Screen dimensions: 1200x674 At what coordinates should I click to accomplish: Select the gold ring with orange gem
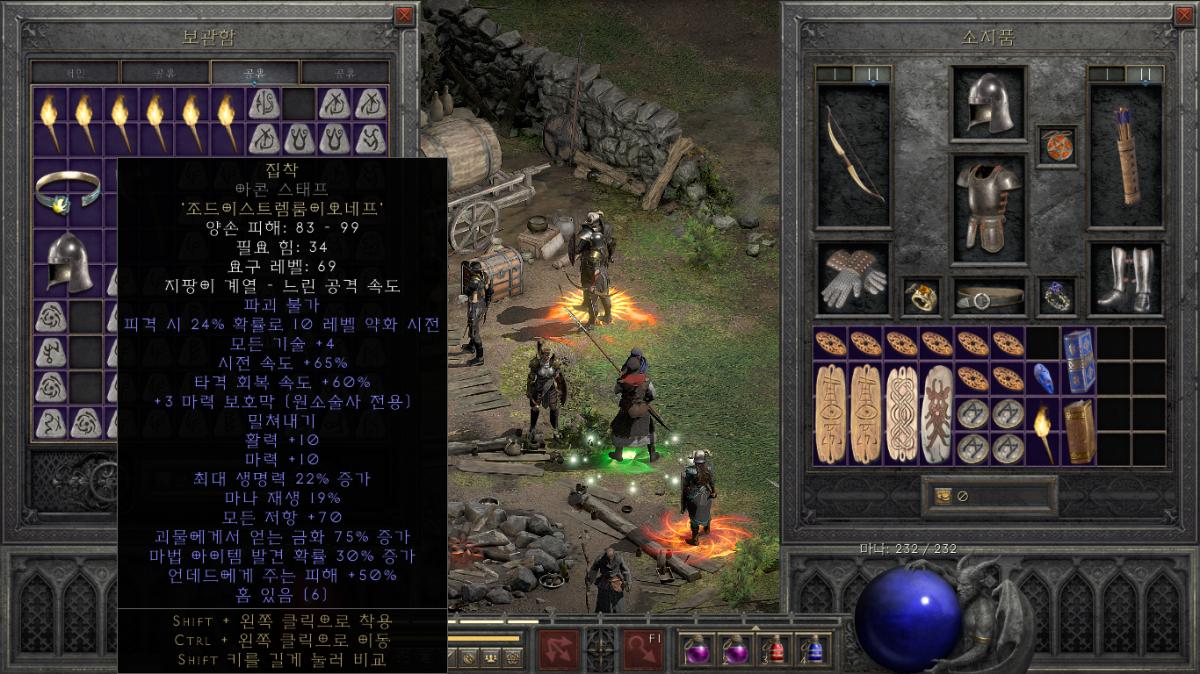tap(919, 296)
